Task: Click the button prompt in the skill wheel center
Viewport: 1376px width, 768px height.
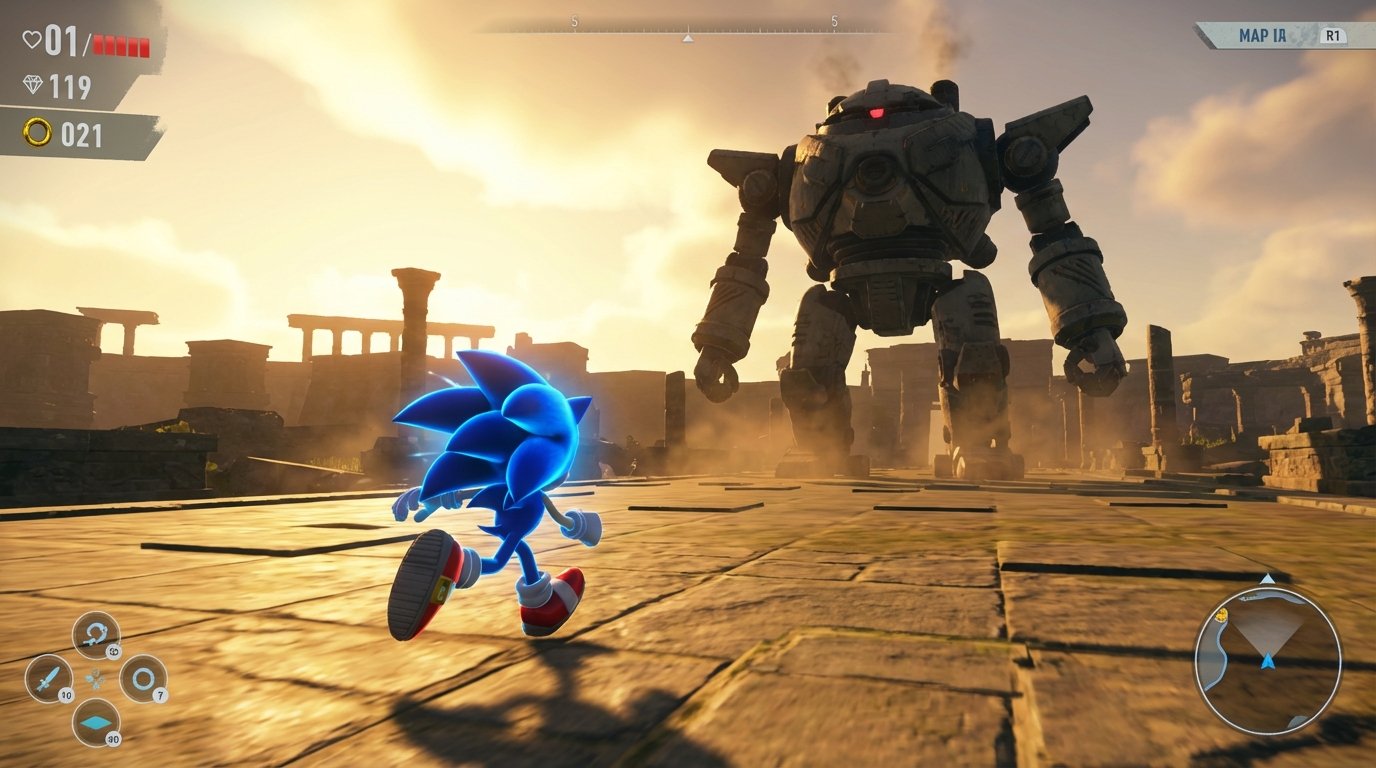Action: (x=94, y=677)
